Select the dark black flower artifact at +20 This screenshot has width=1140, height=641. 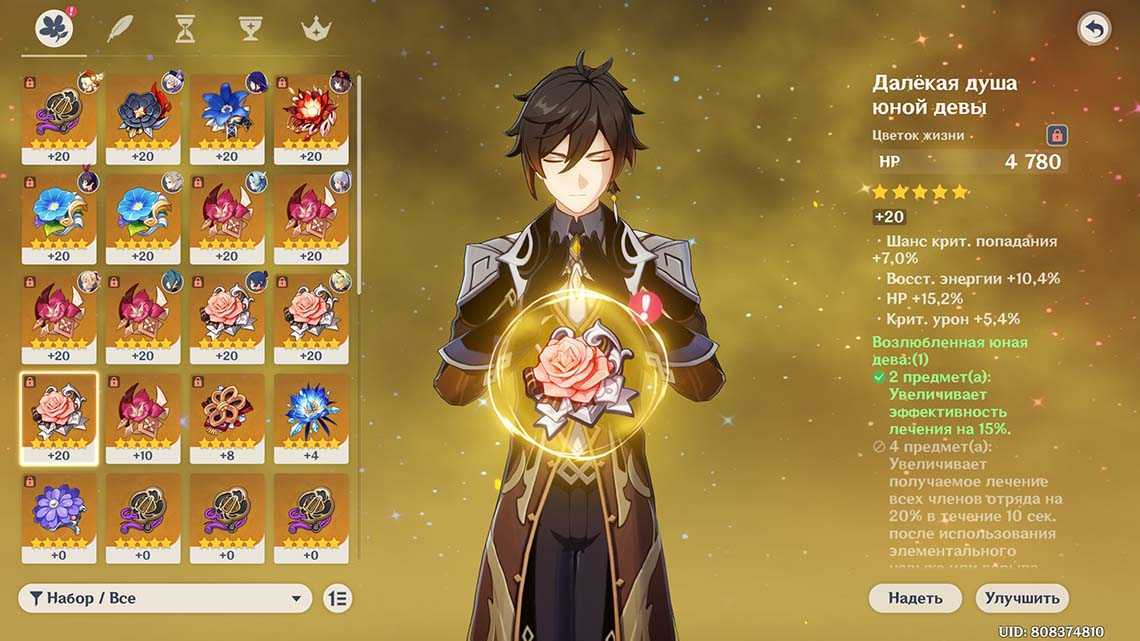(x=143, y=118)
